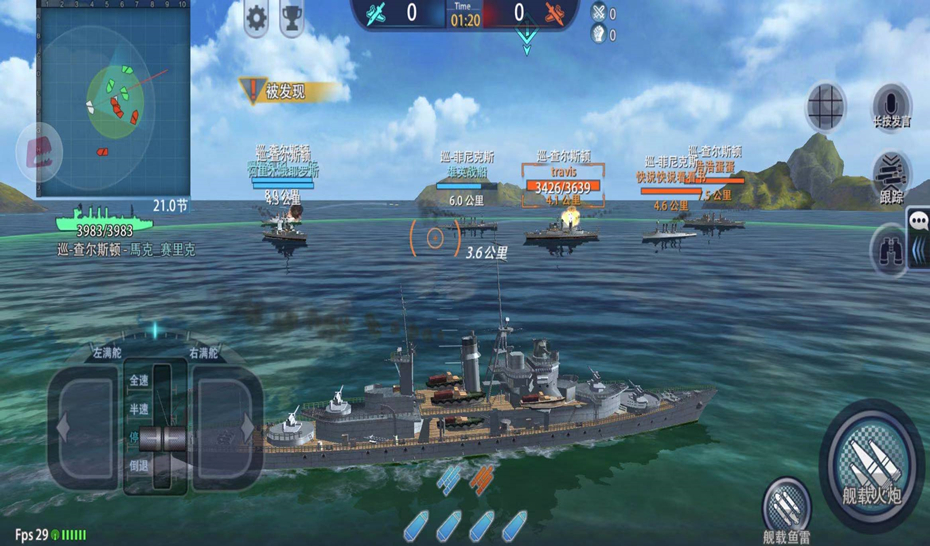The width and height of the screenshot is (930, 546).
Task: Tap the minimap radar display
Action: coord(113,98)
